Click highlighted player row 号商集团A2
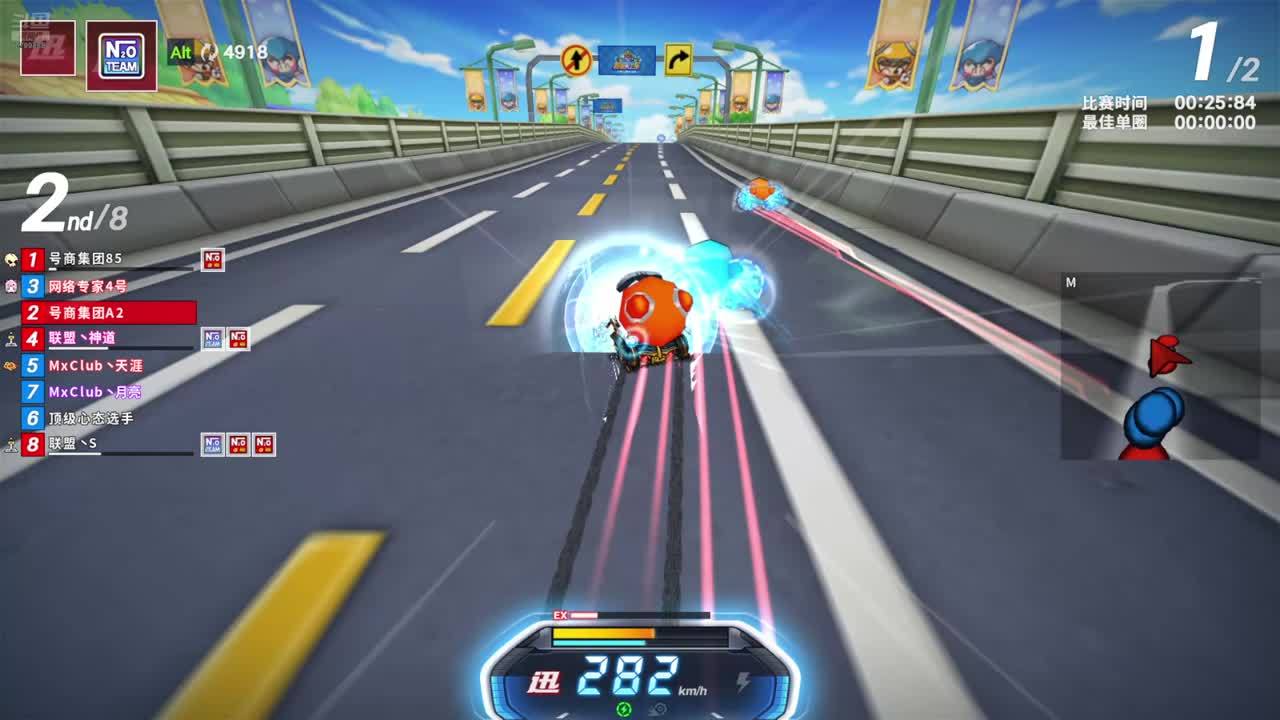Viewport: 1280px width, 720px height. [108, 313]
